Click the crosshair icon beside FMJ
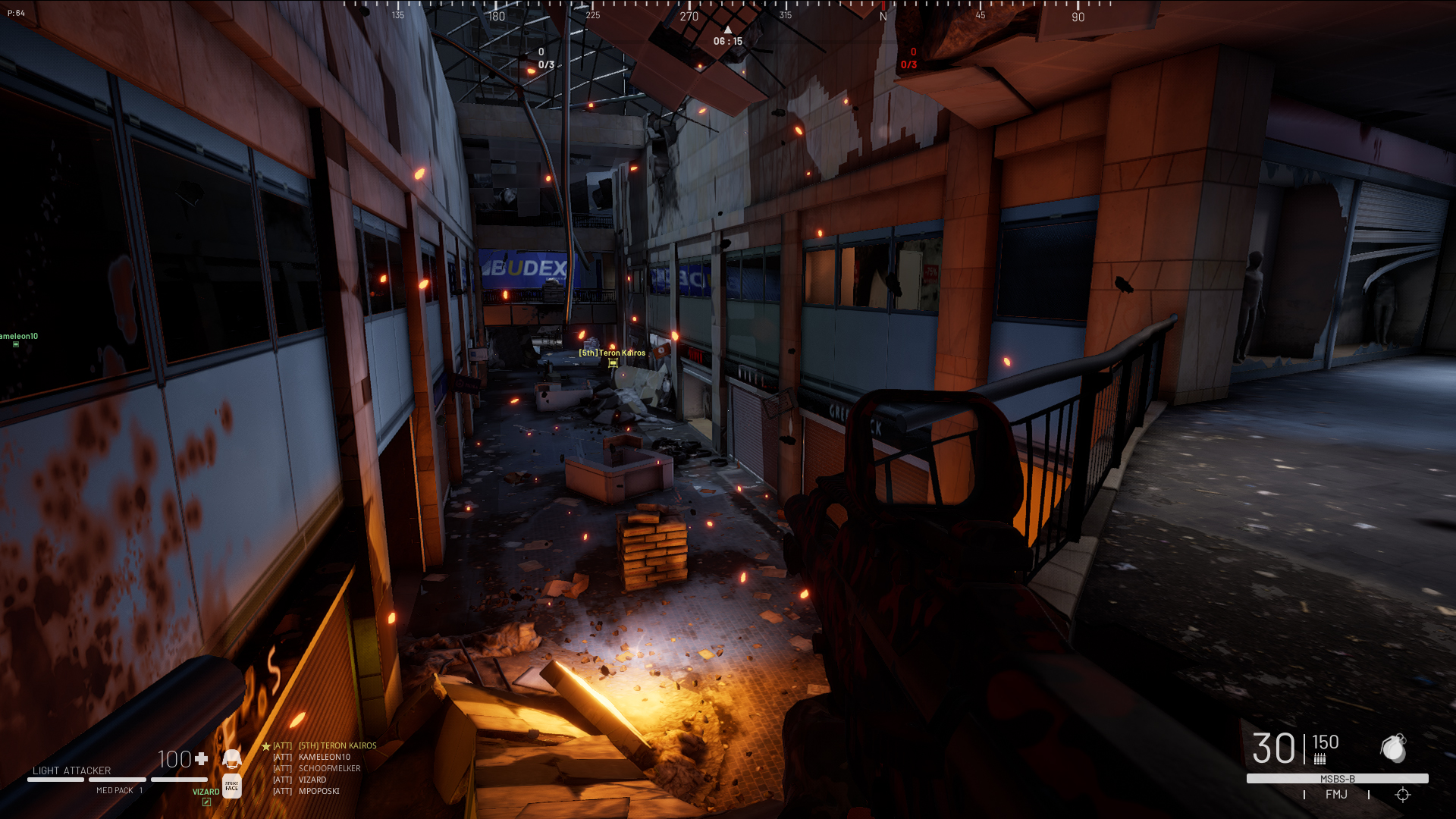Image resolution: width=1456 pixels, height=819 pixels. [x=1402, y=795]
